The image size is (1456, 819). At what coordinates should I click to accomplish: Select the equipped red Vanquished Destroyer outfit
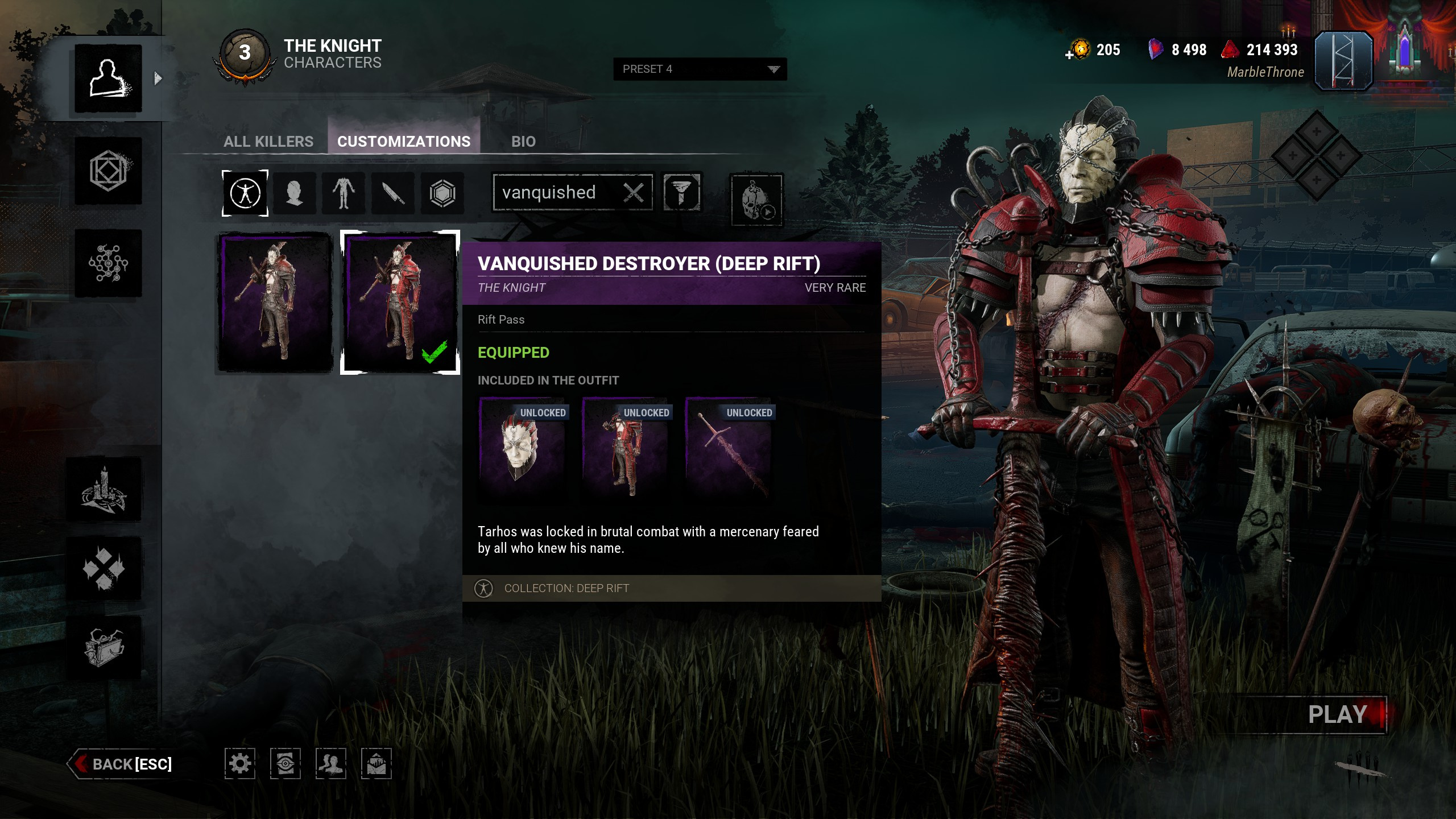(400, 302)
